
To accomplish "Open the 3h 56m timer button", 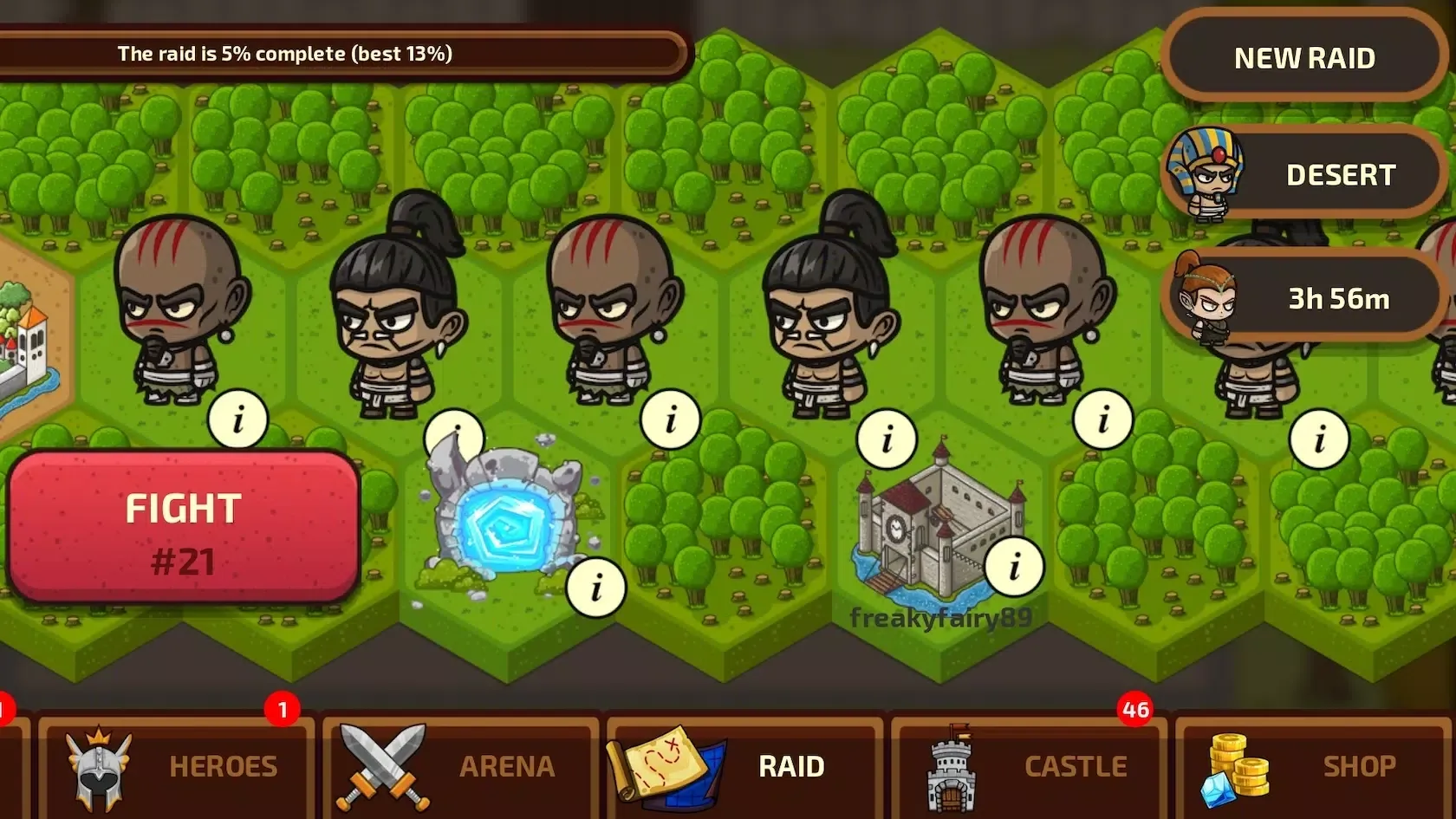I will tap(1303, 299).
